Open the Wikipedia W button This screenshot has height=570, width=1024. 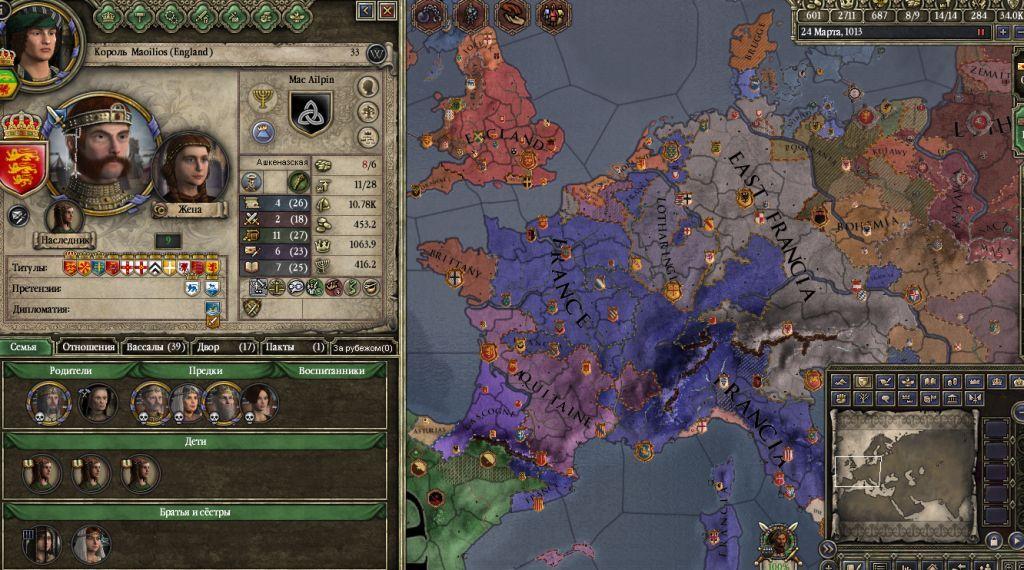pos(377,53)
